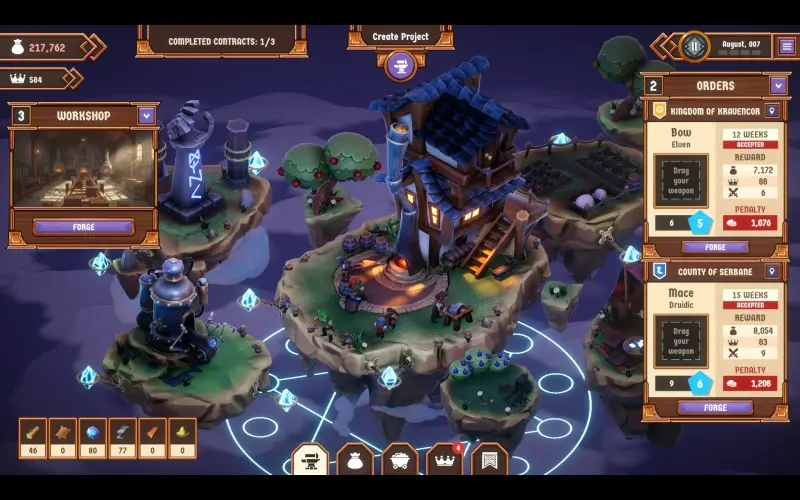Open the mine cart tab
The width and height of the screenshot is (800, 500).
[400, 460]
